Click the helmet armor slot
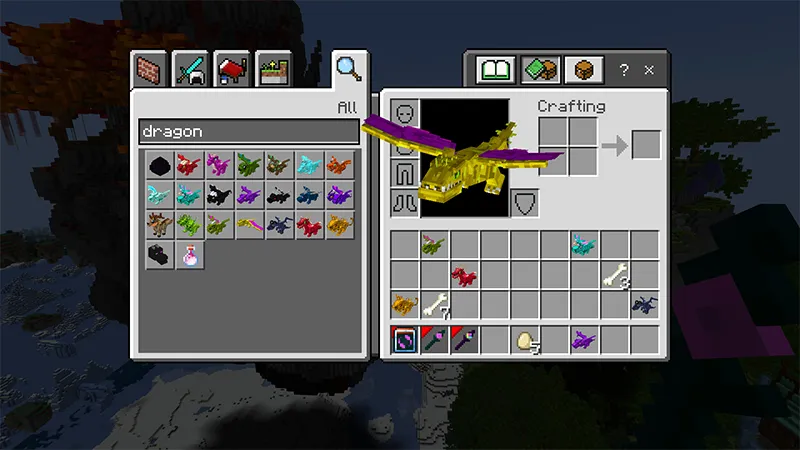 pos(404,113)
